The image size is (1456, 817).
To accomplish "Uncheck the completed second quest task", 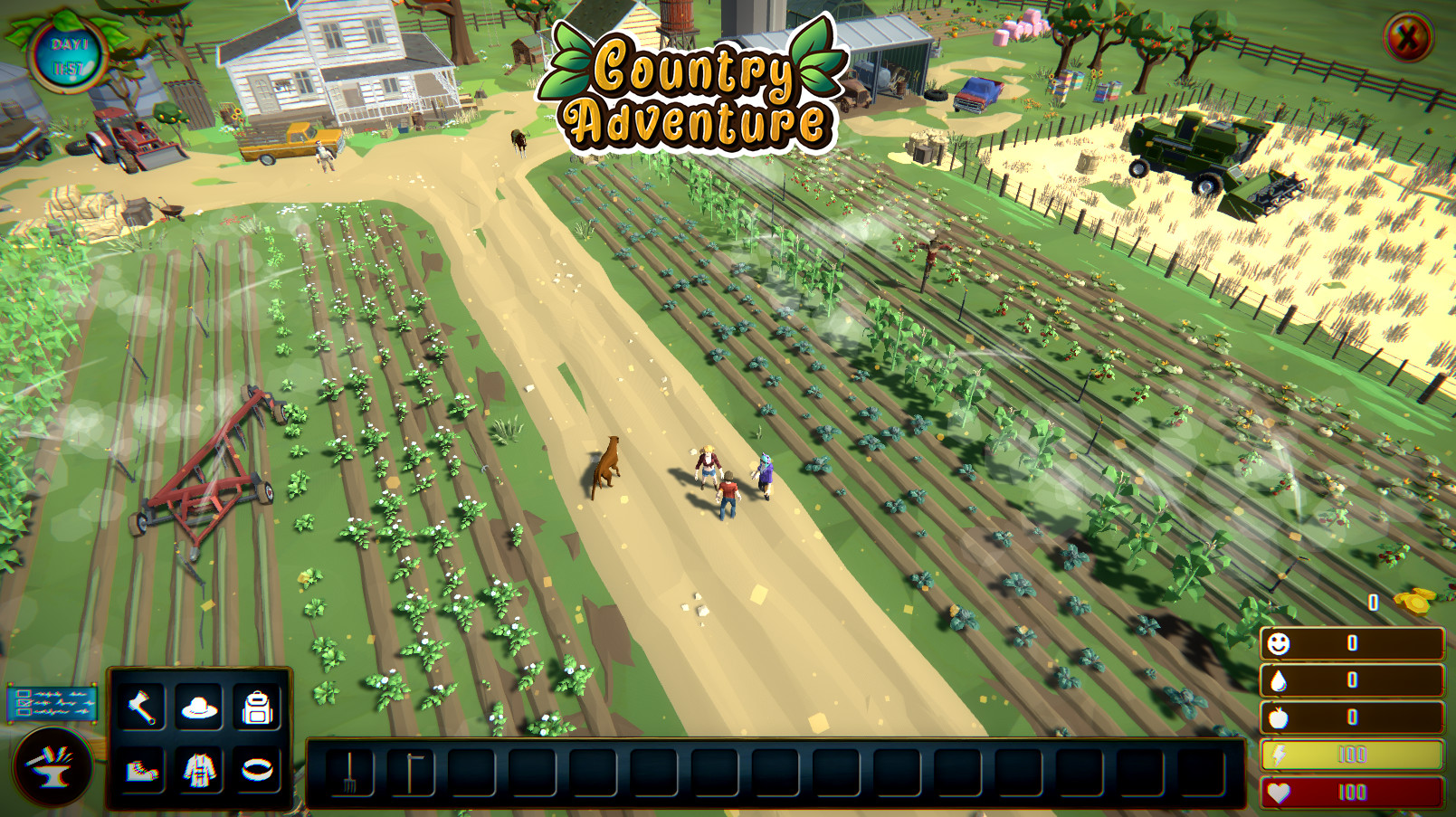I will (24, 703).
